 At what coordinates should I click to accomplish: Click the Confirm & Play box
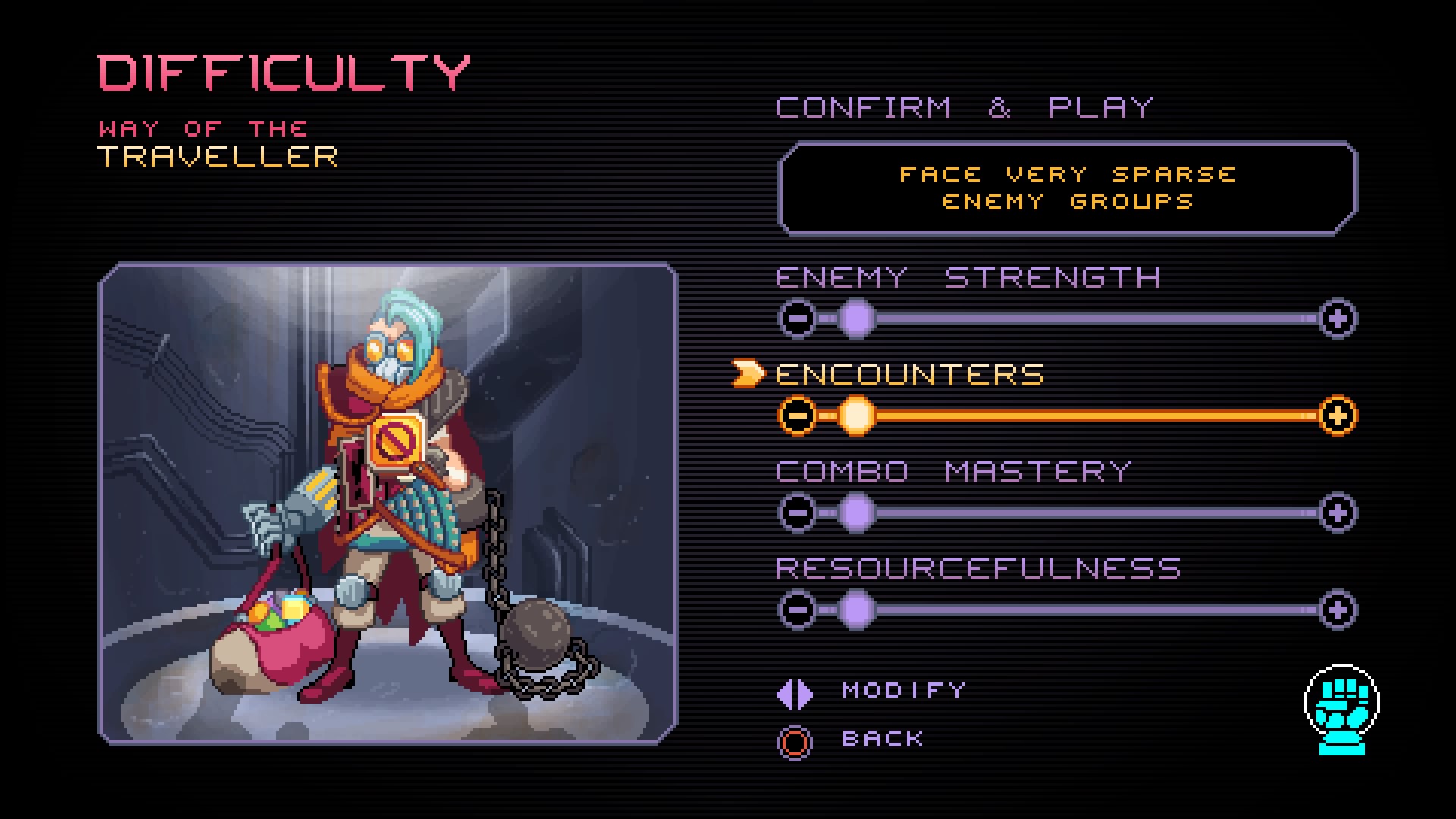coord(1067,187)
